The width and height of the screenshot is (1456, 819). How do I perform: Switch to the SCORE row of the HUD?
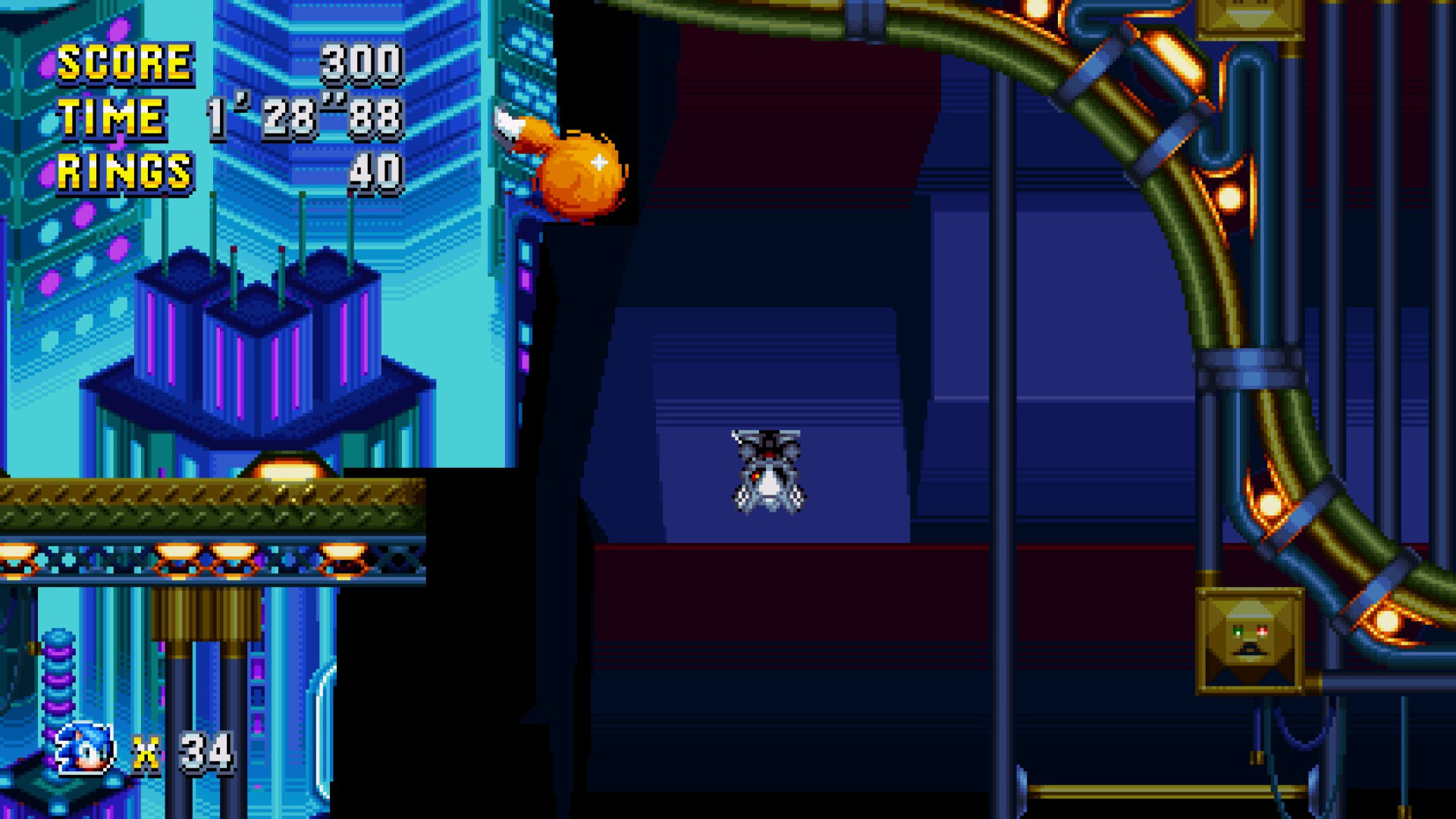click(227, 64)
